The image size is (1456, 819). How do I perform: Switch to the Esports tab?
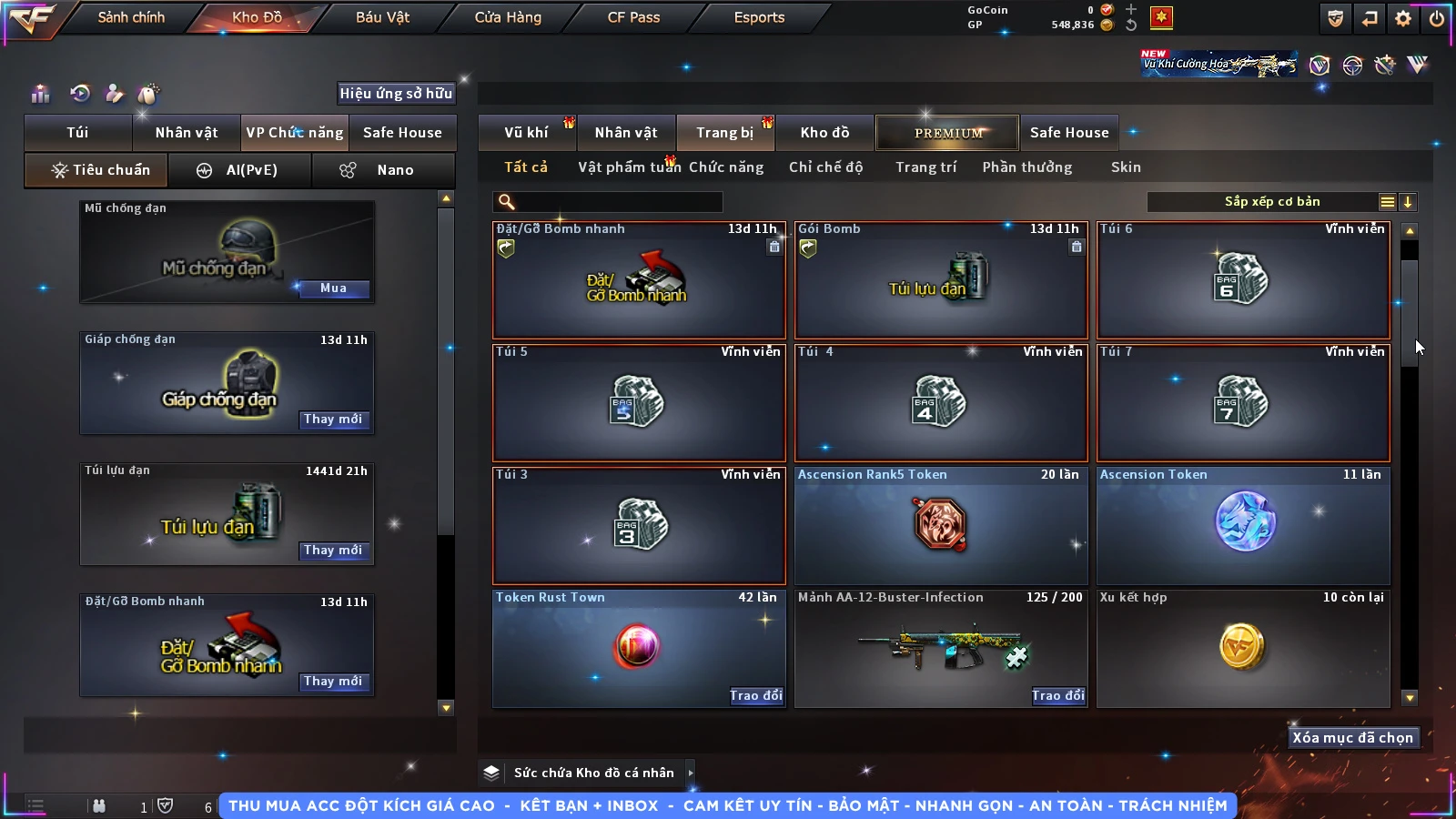click(x=759, y=17)
